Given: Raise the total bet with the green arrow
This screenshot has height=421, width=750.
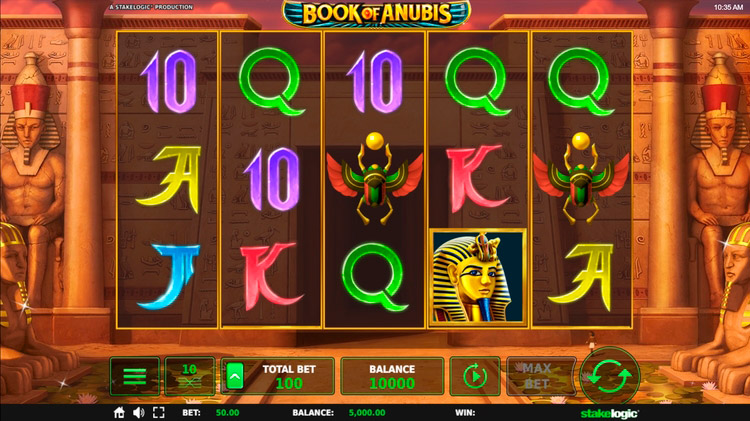Looking at the screenshot, I should click(236, 376).
